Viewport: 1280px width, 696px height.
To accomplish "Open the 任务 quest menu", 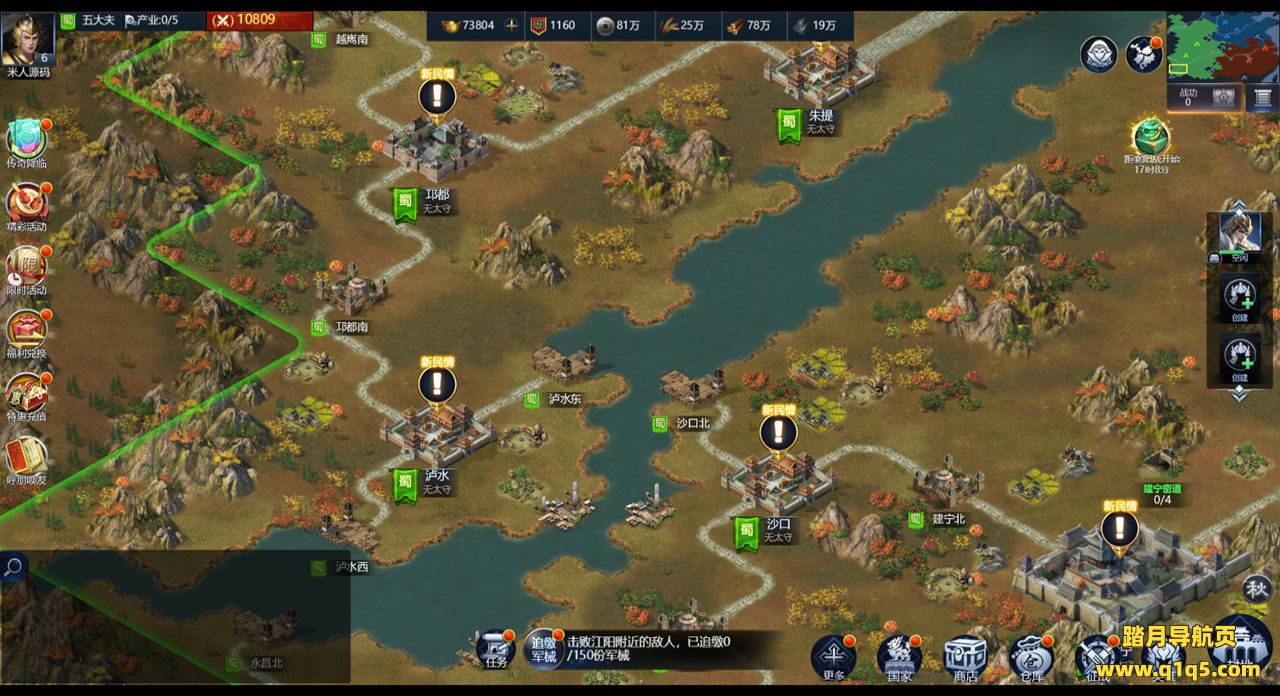I will point(496,650).
